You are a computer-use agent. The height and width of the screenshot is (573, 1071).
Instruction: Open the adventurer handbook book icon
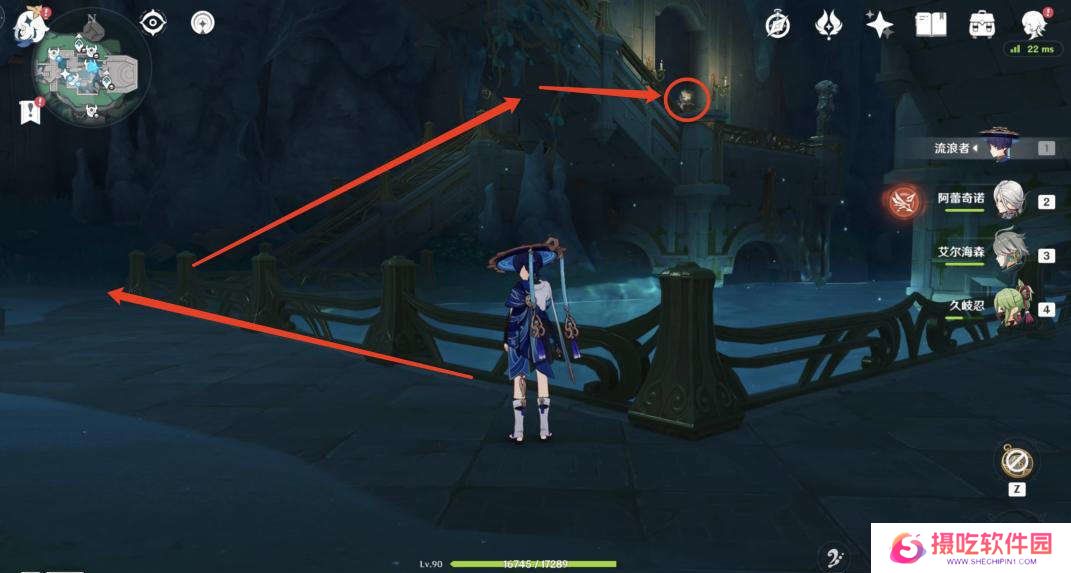pos(931,25)
